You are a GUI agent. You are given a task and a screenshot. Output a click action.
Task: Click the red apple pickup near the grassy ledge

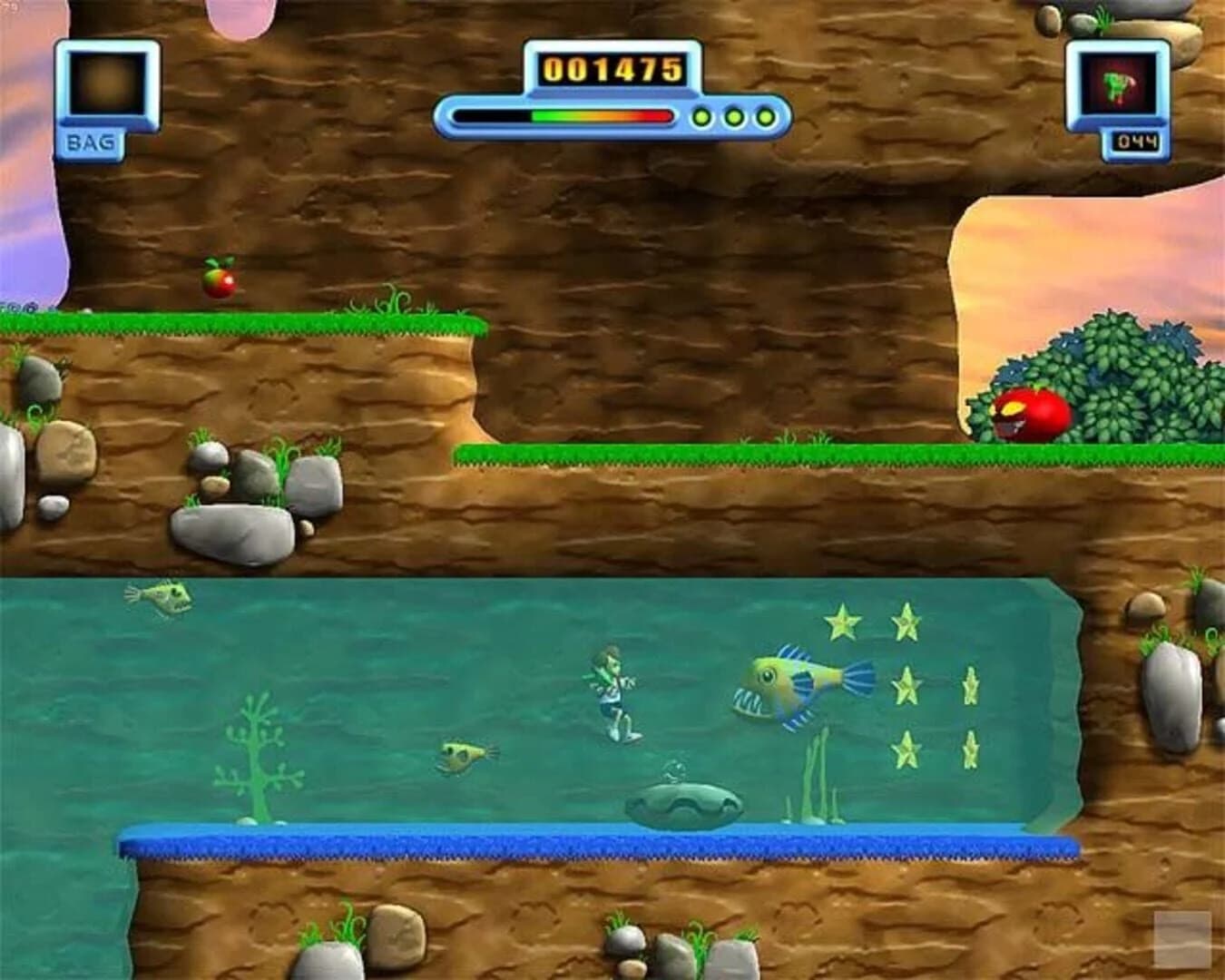coord(220,283)
